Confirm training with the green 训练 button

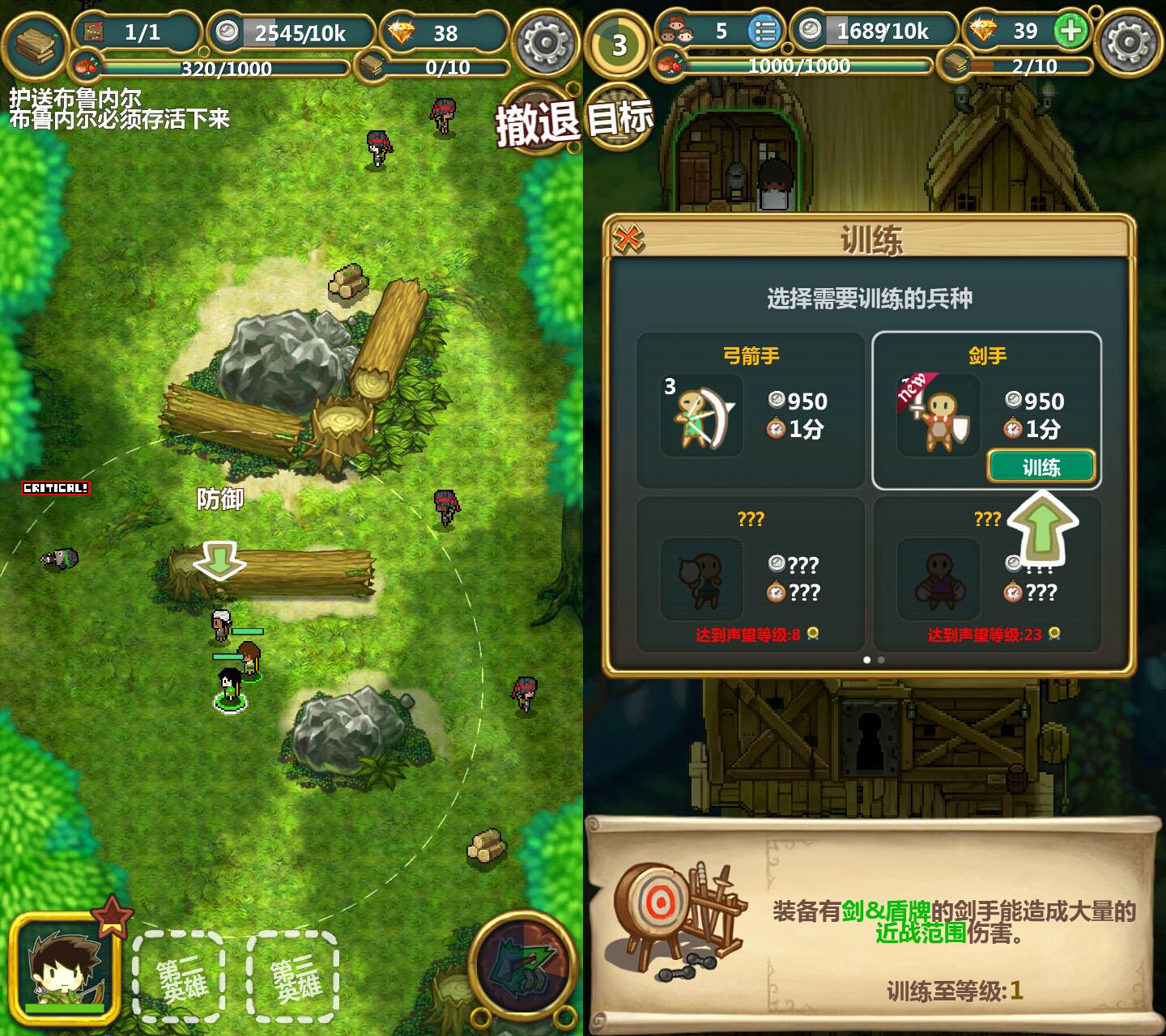tap(1040, 467)
